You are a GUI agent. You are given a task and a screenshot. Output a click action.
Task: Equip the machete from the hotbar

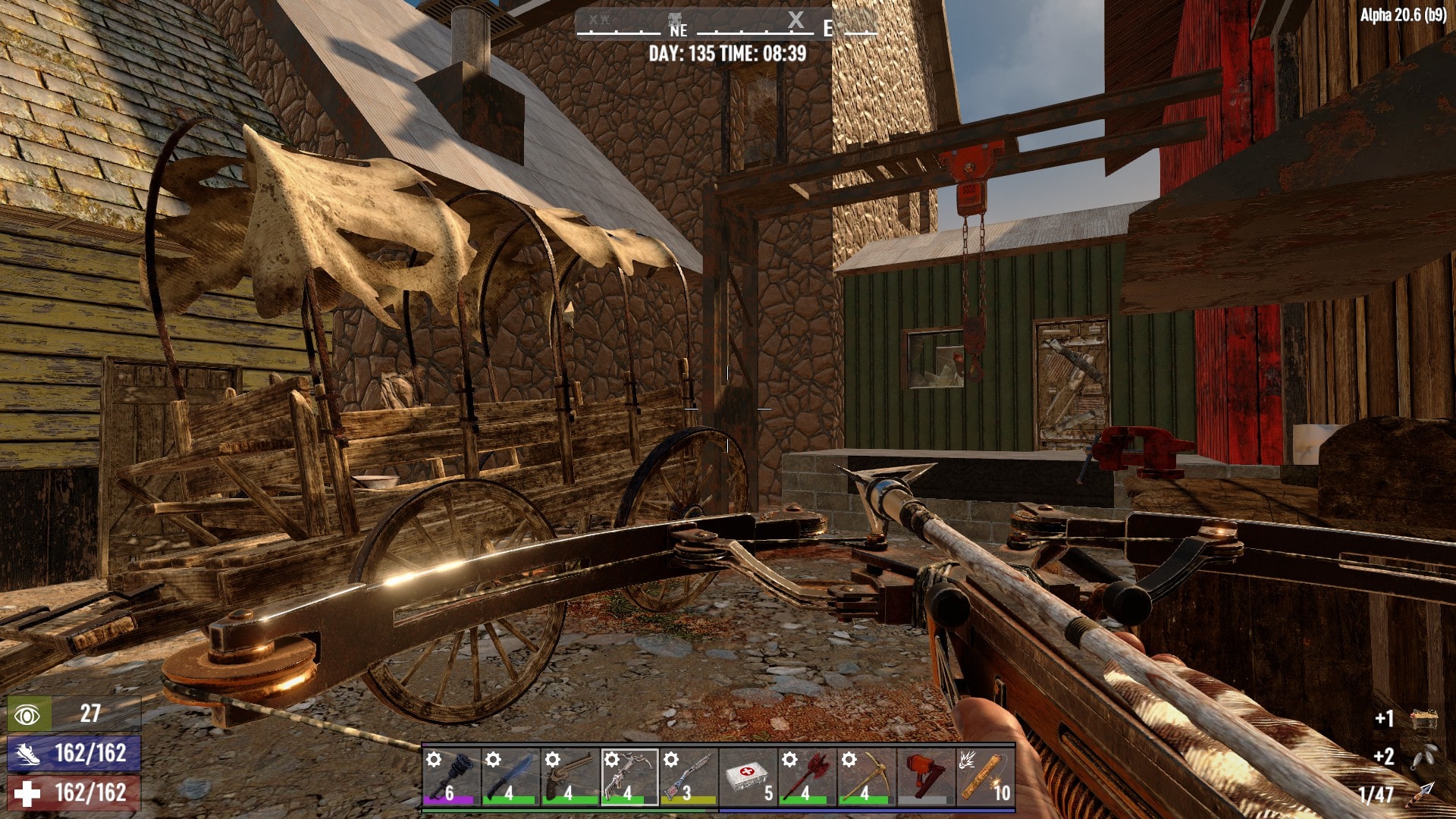pyautogui.click(x=510, y=776)
